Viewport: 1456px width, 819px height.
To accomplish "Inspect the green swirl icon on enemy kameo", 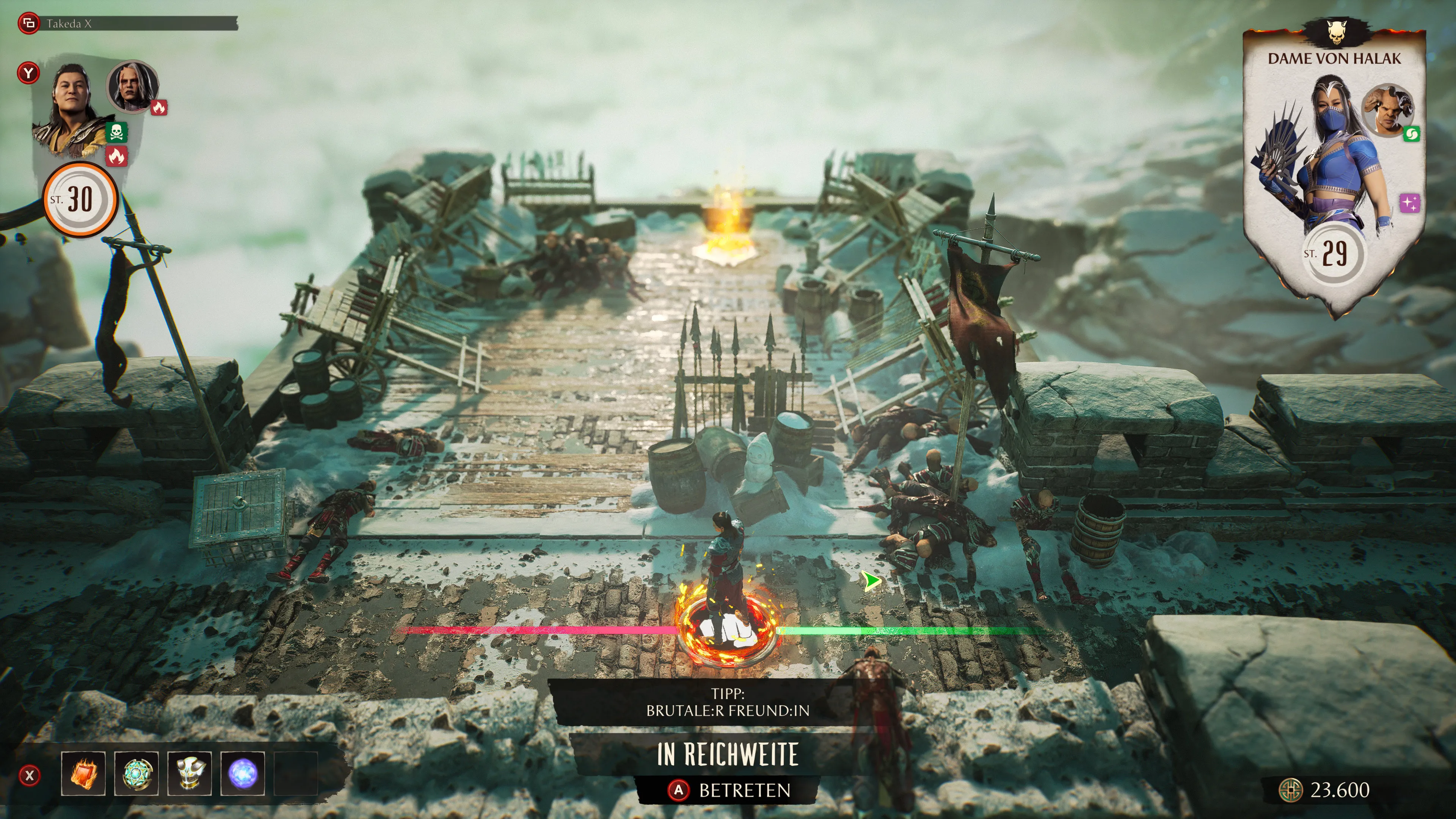I will click(1411, 134).
